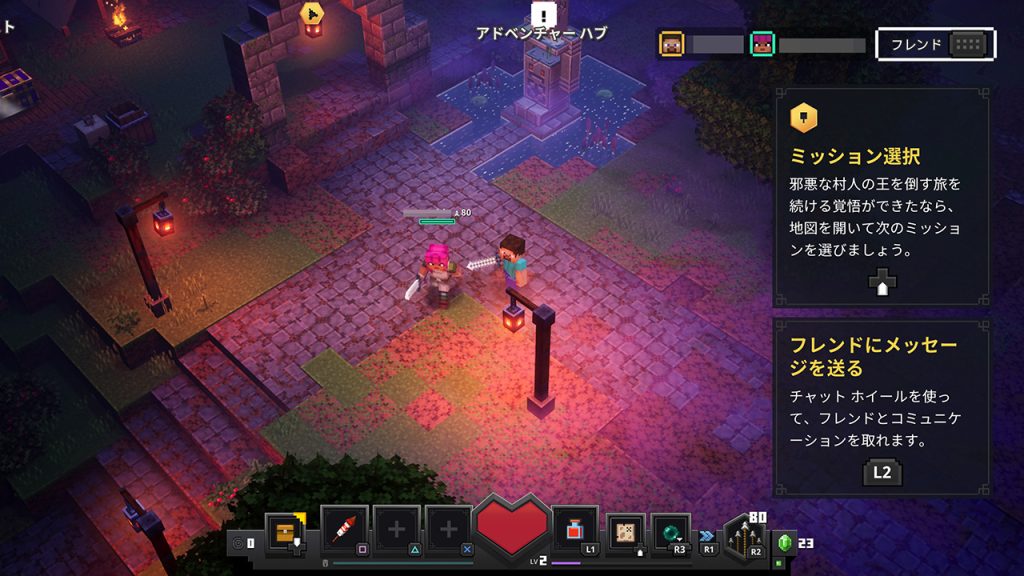The image size is (1024, 576).
Task: Click the Steve player portrait
Action: (671, 44)
